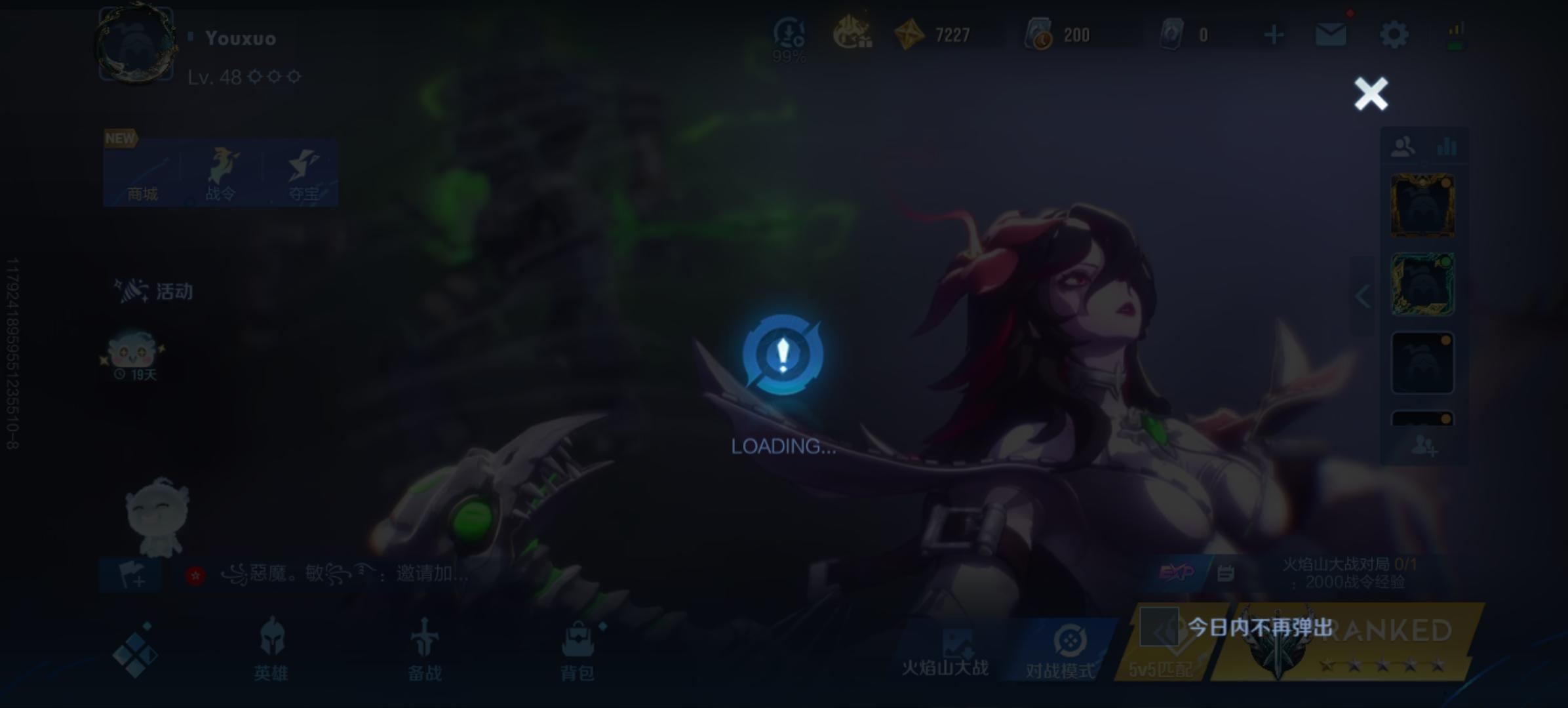Open the friends list icon atop the sidebar
This screenshot has width=1568, height=708.
(x=1403, y=144)
